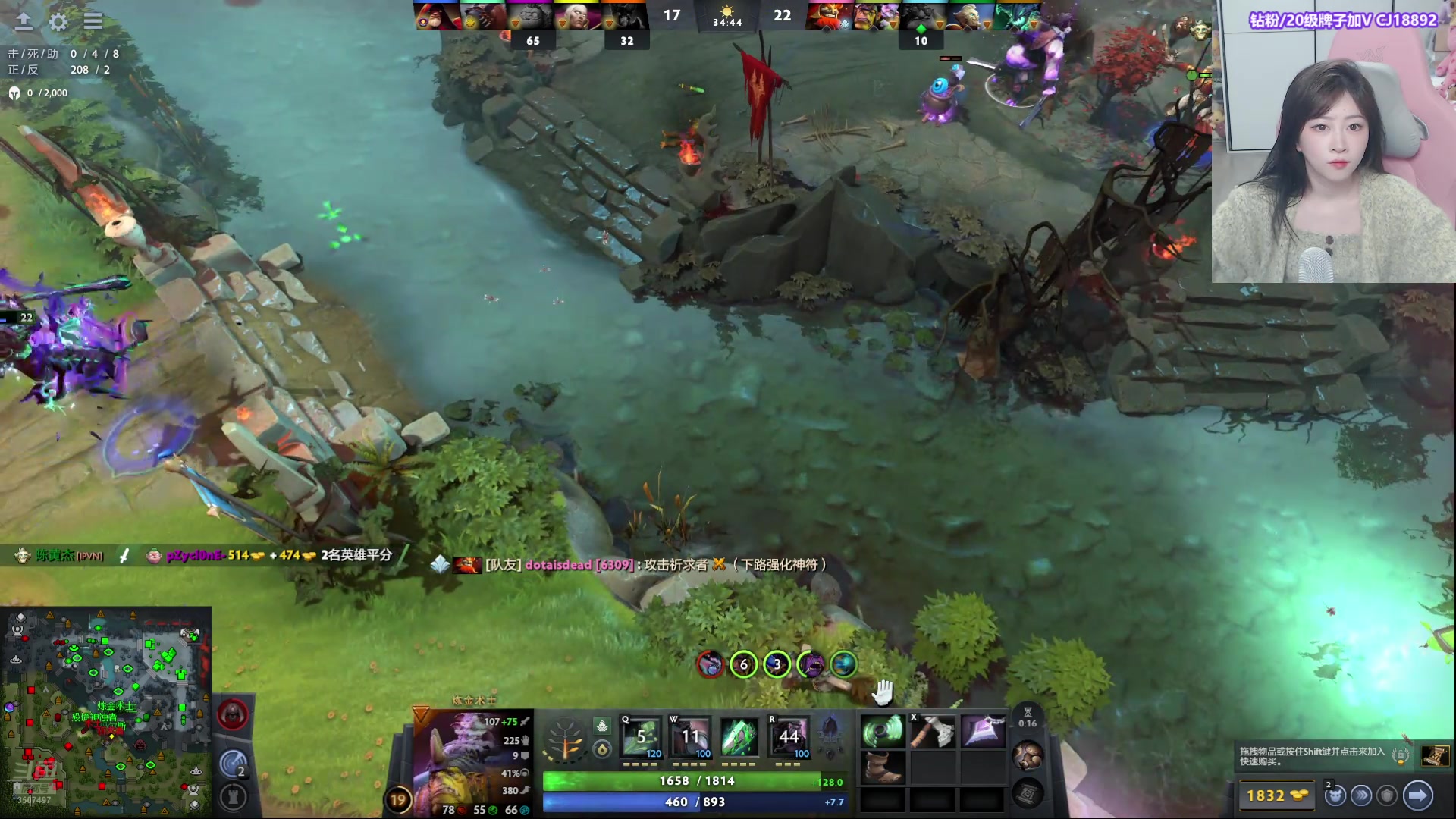Select the green glowing blade ability icon
The height and width of the screenshot is (819, 1456).
[x=739, y=736]
